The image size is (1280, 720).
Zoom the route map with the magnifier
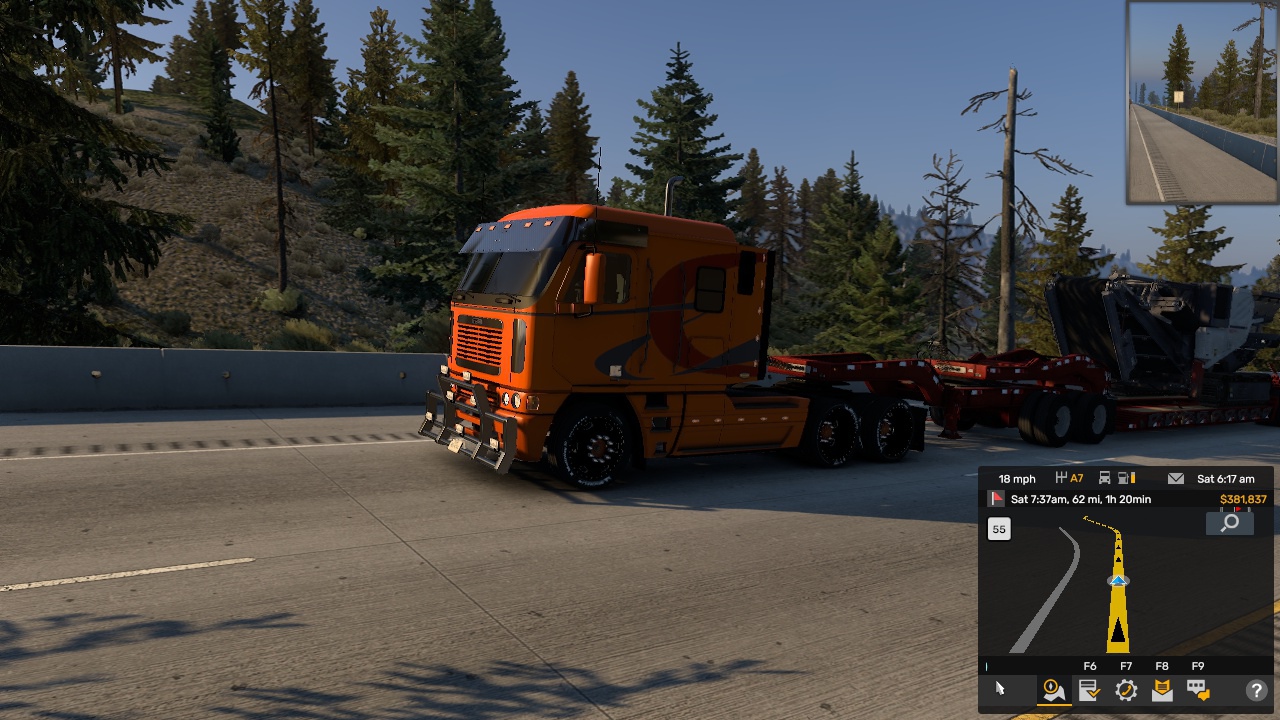[x=1230, y=523]
